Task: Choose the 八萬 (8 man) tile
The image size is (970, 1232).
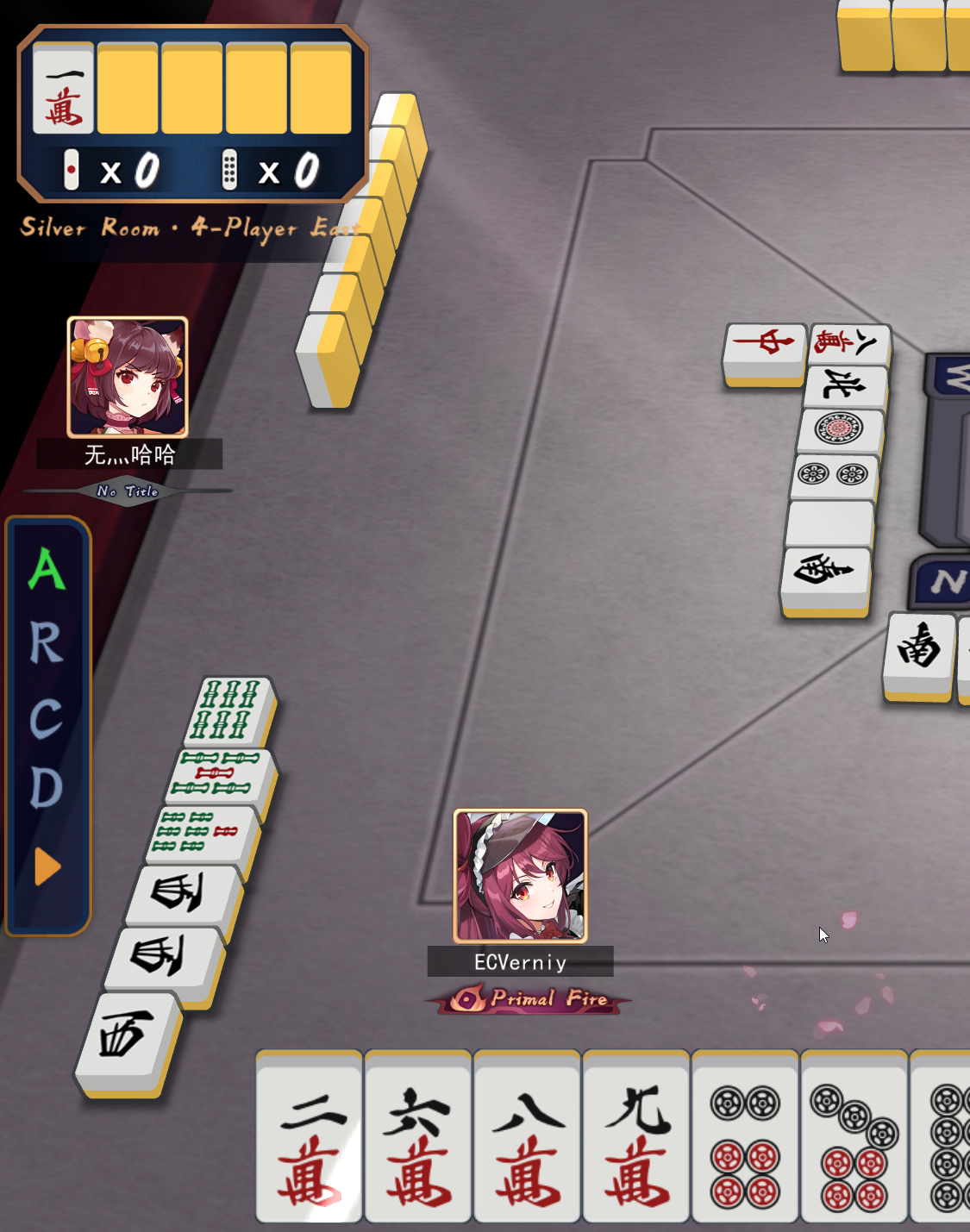Action: click(x=528, y=1138)
